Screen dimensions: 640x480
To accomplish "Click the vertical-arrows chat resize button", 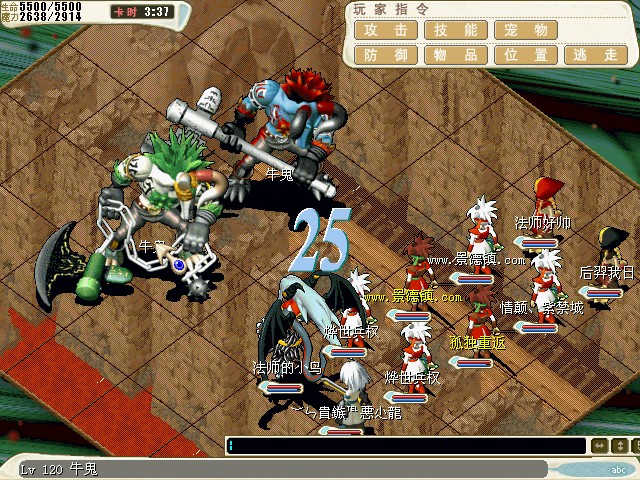I will click(621, 446).
